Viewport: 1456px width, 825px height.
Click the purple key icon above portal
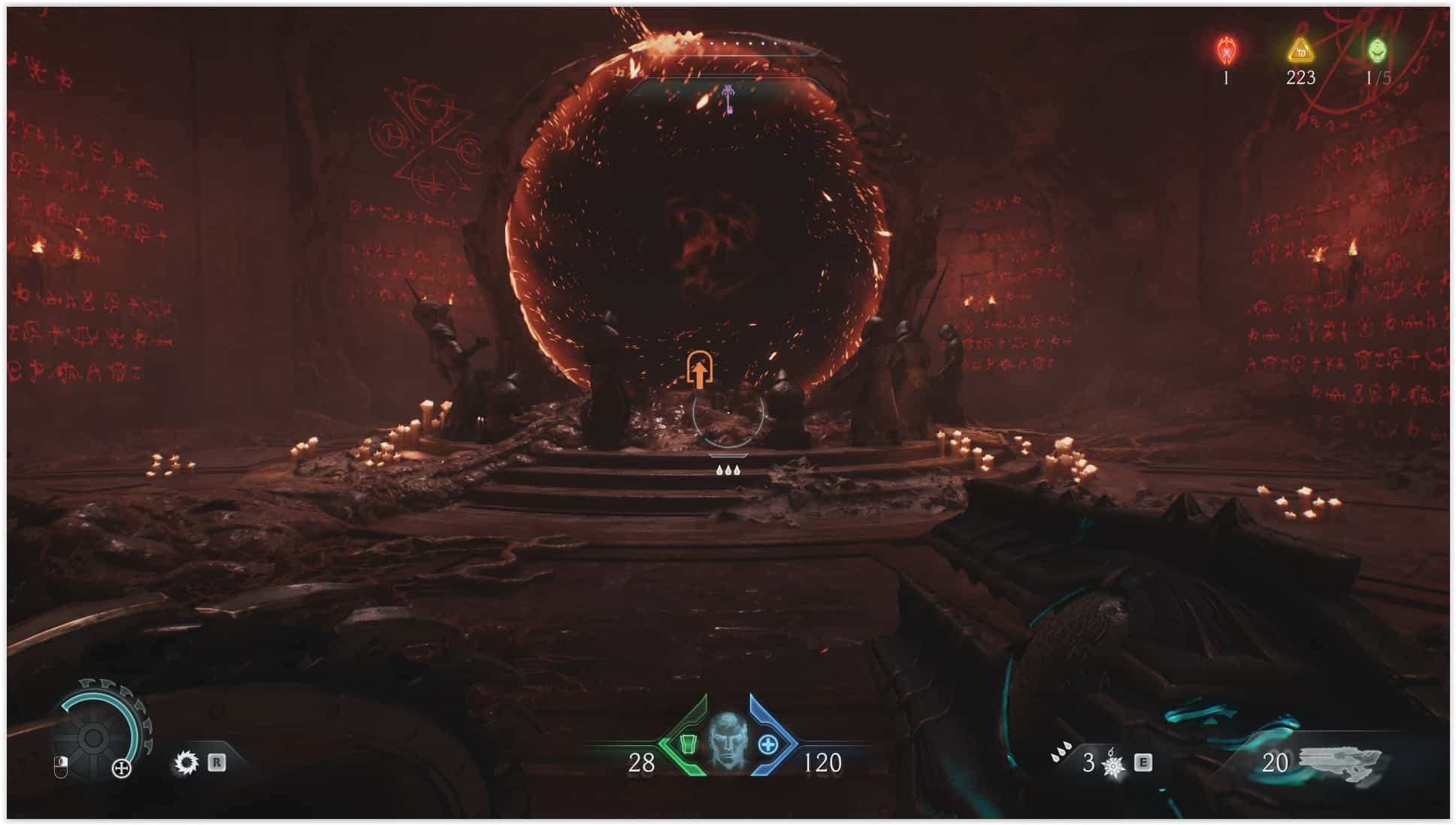(x=728, y=99)
